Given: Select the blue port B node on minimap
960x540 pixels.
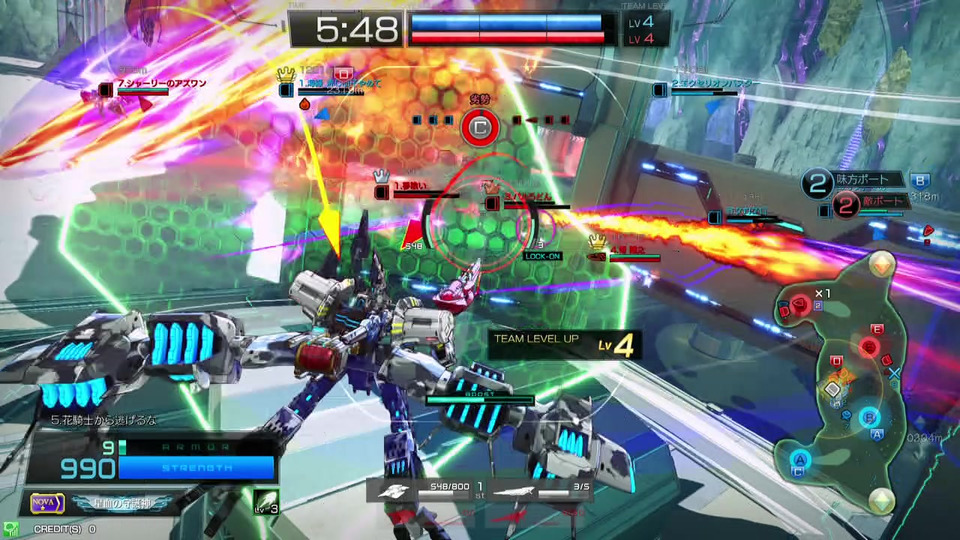Looking at the screenshot, I should click(x=869, y=416).
